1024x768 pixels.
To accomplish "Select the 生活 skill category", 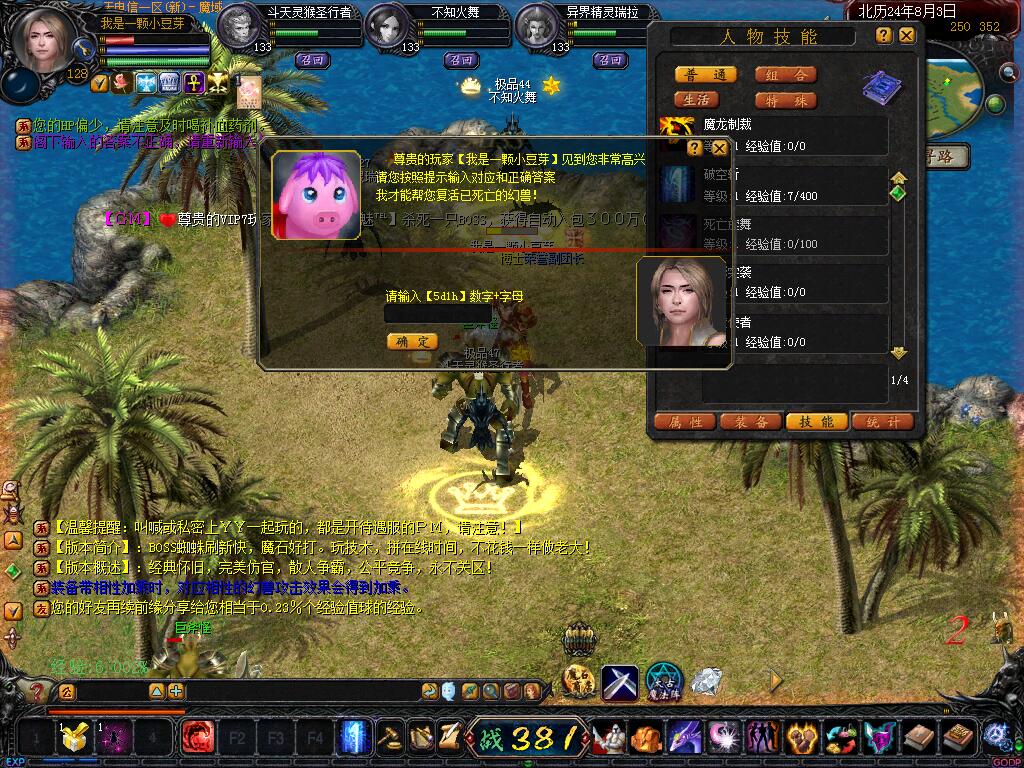I will click(x=697, y=100).
